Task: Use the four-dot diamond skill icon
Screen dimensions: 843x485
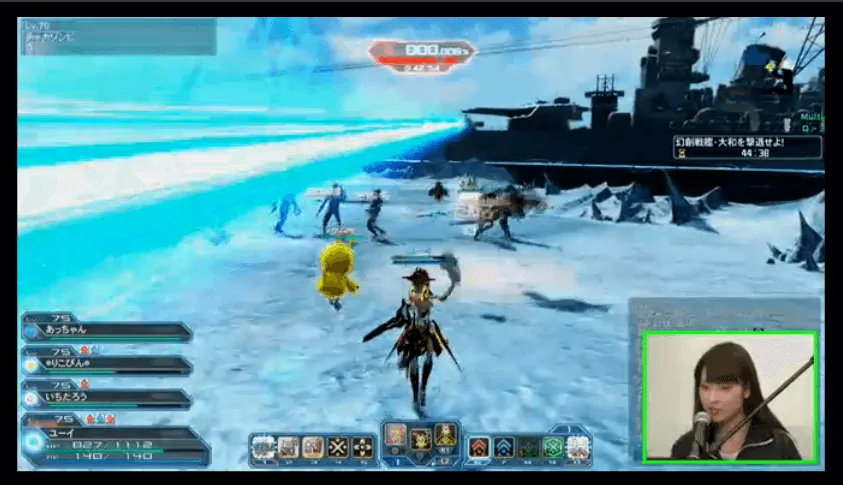Action: (363, 446)
